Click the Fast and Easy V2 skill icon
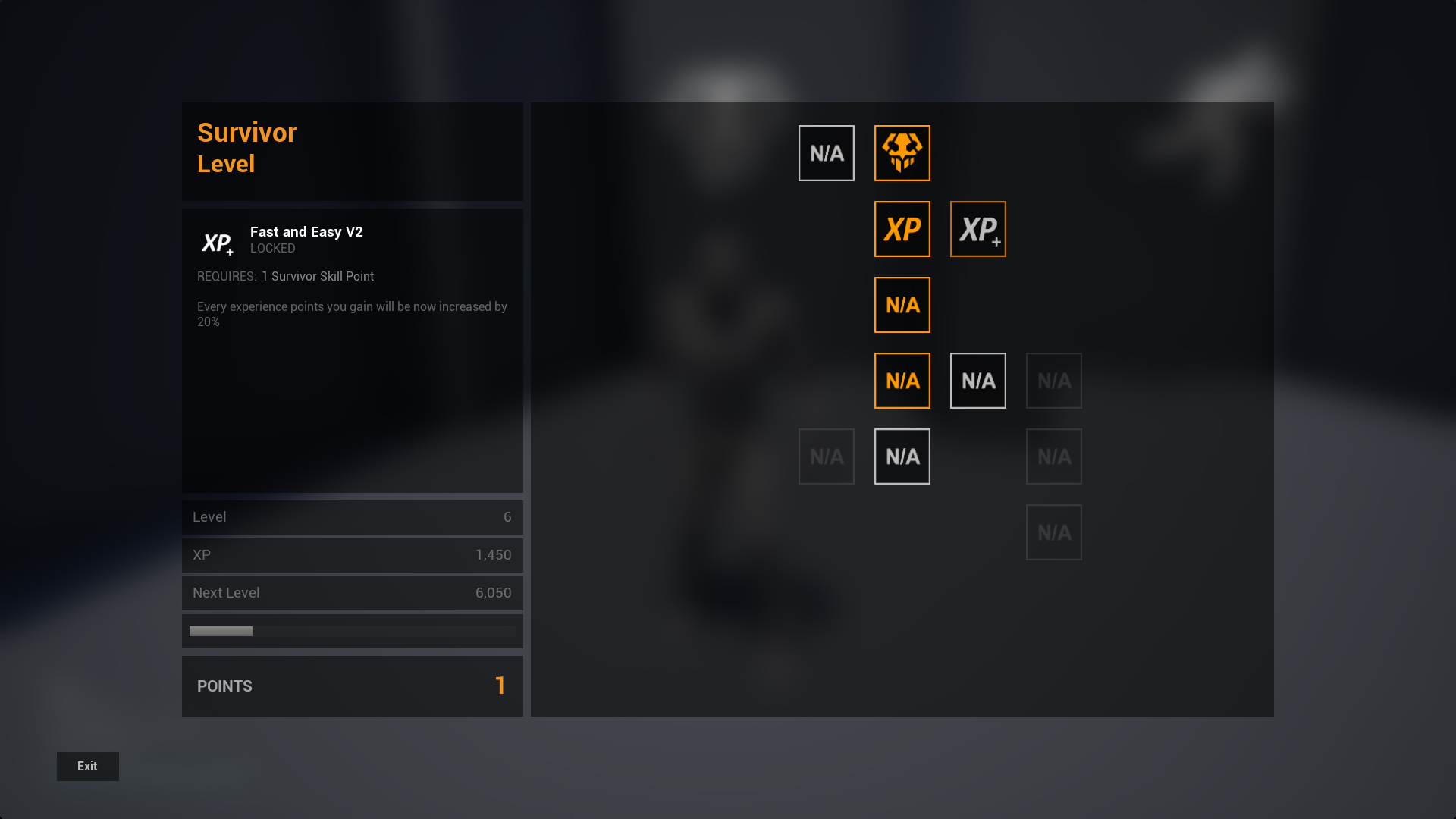The height and width of the screenshot is (819, 1456). pos(217,243)
